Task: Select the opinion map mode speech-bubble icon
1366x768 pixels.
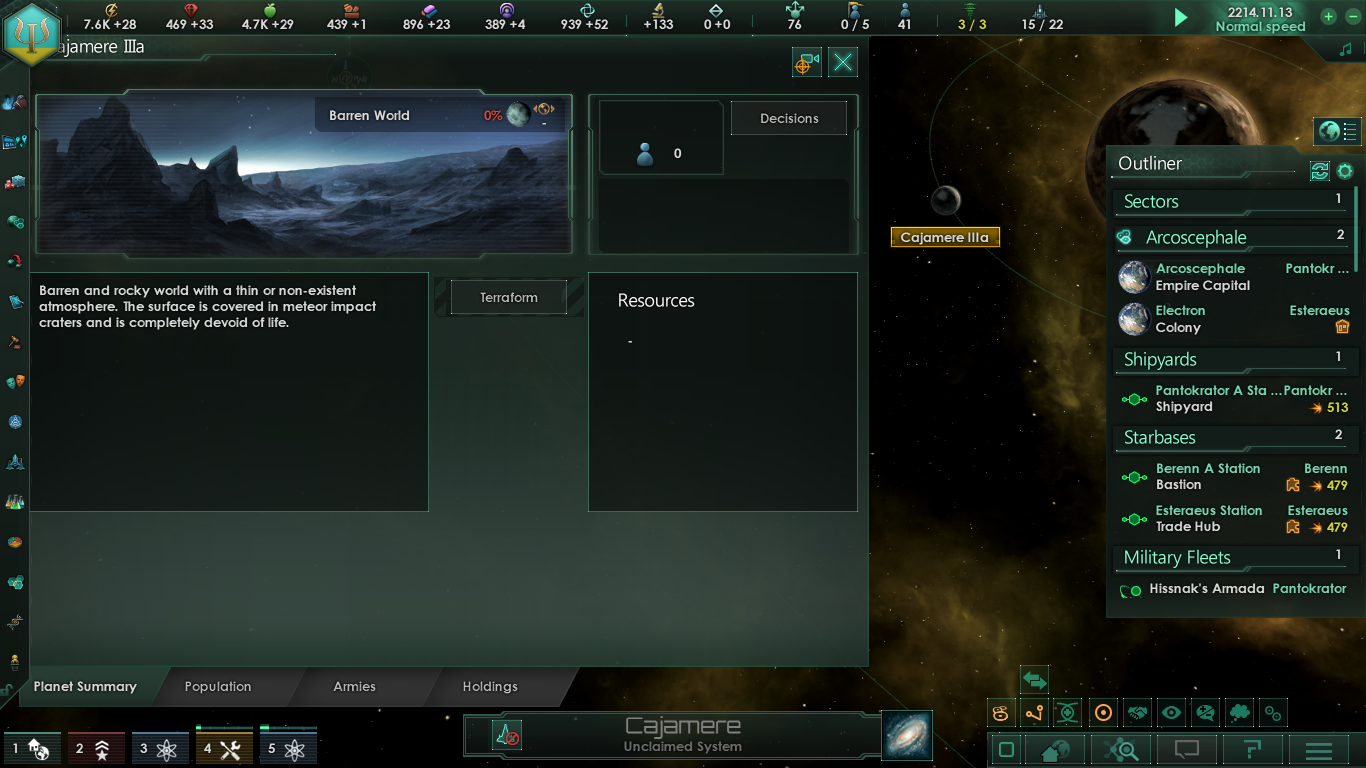Action: (x=1206, y=713)
